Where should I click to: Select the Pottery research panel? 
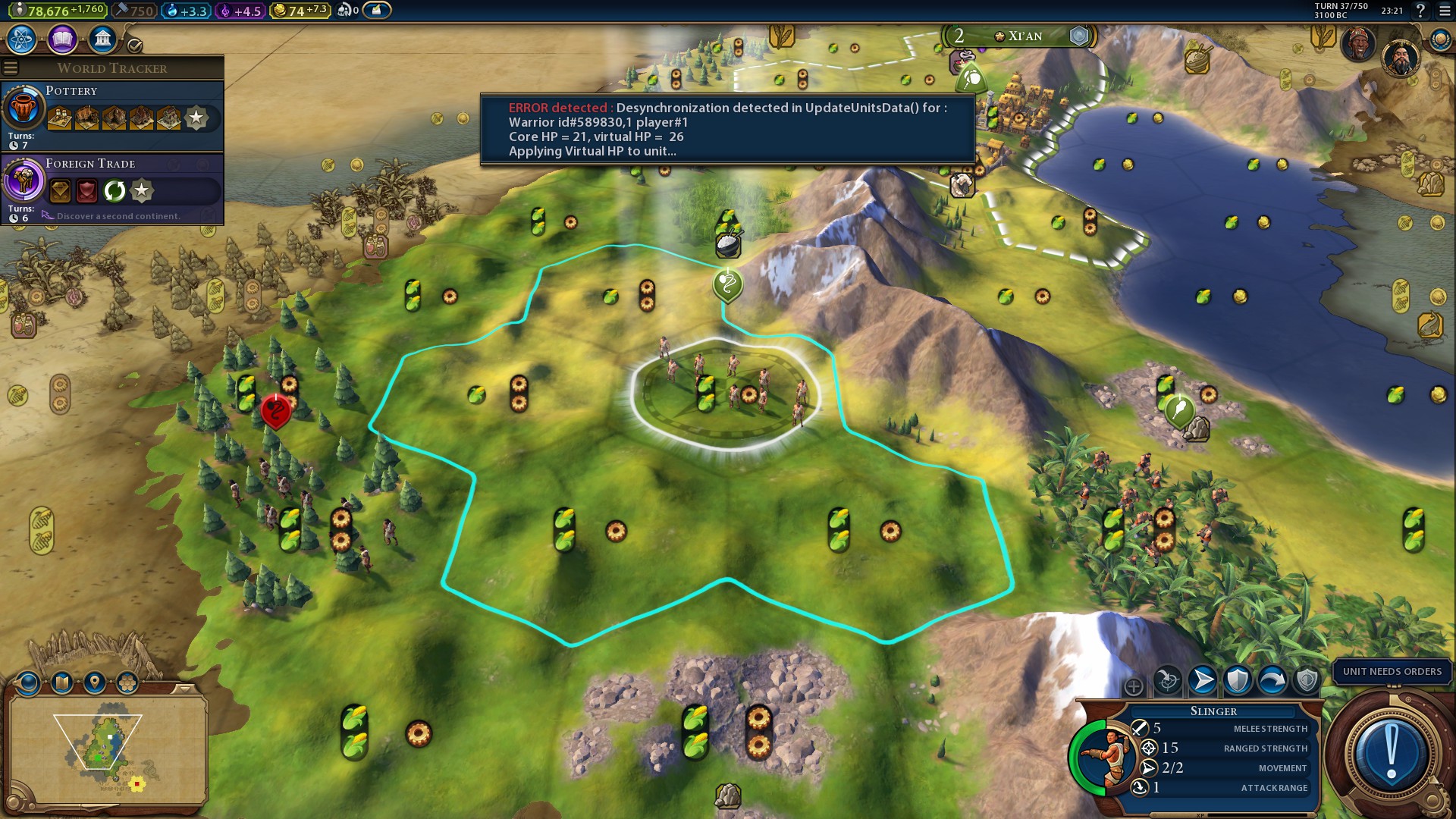(x=112, y=115)
